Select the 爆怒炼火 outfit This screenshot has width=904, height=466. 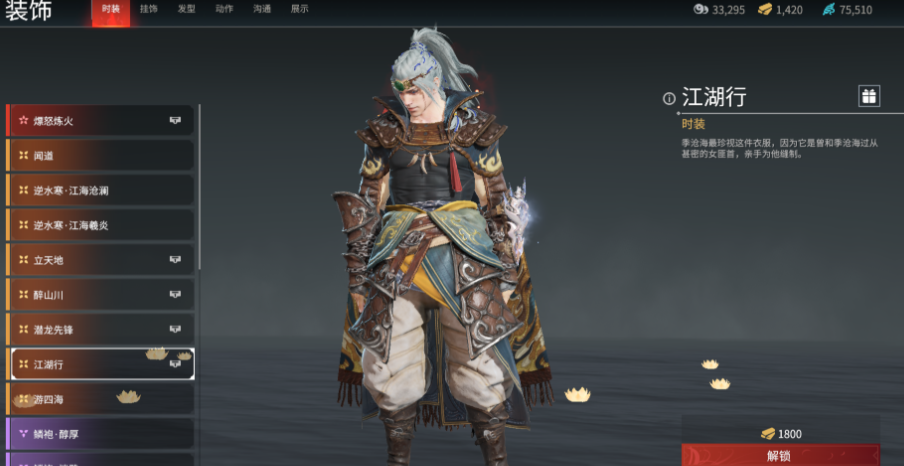[100, 121]
